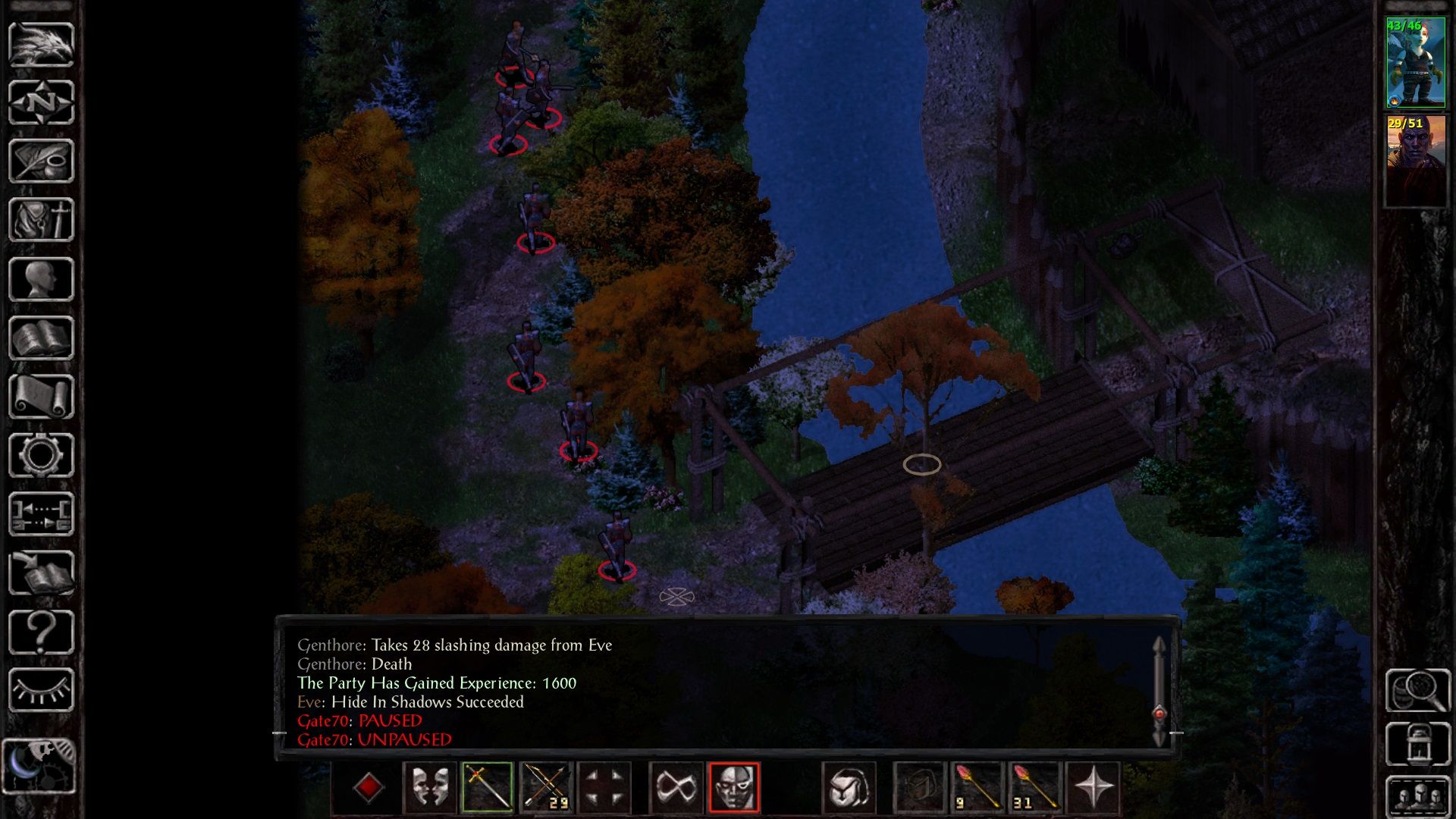Select all party members button

1417,796
